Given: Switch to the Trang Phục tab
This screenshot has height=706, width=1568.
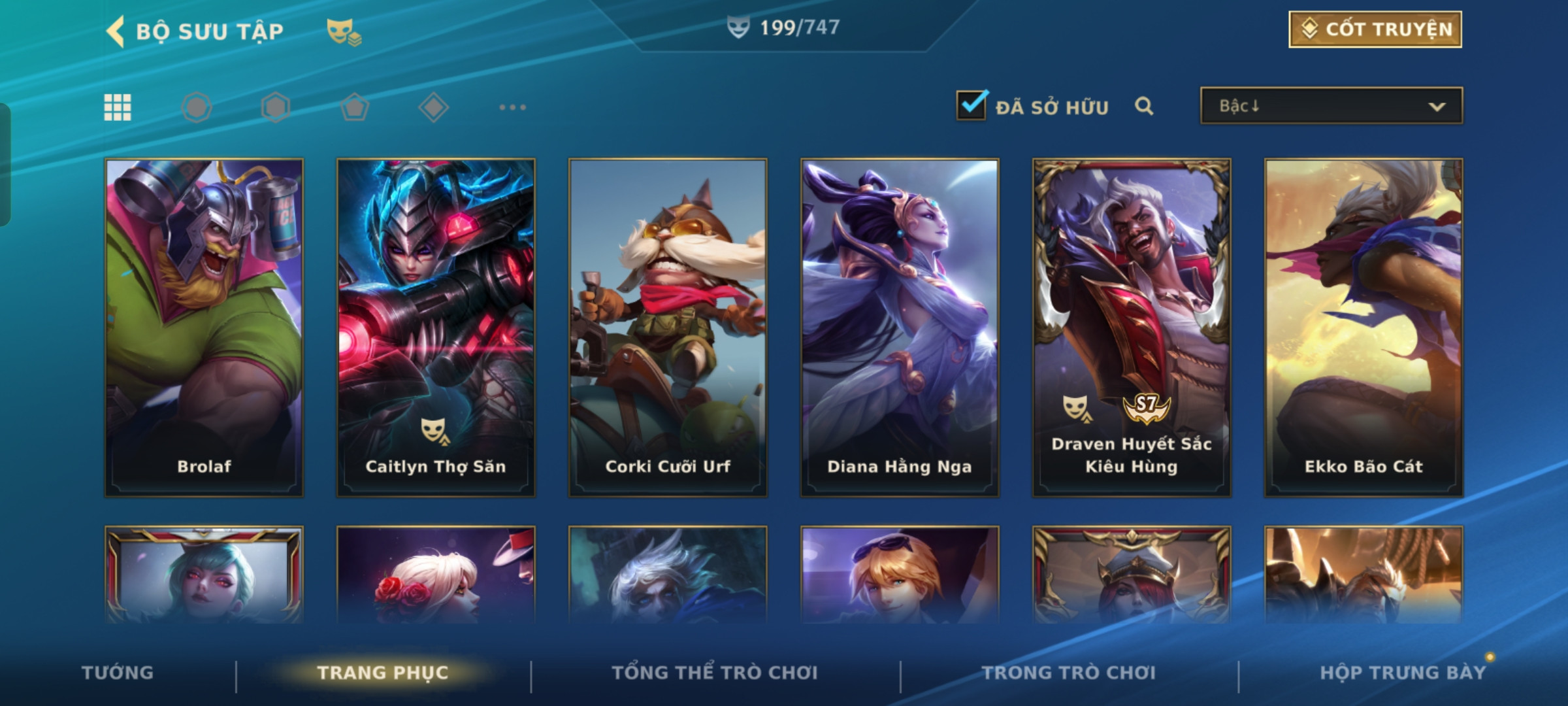Looking at the screenshot, I should click(x=383, y=673).
